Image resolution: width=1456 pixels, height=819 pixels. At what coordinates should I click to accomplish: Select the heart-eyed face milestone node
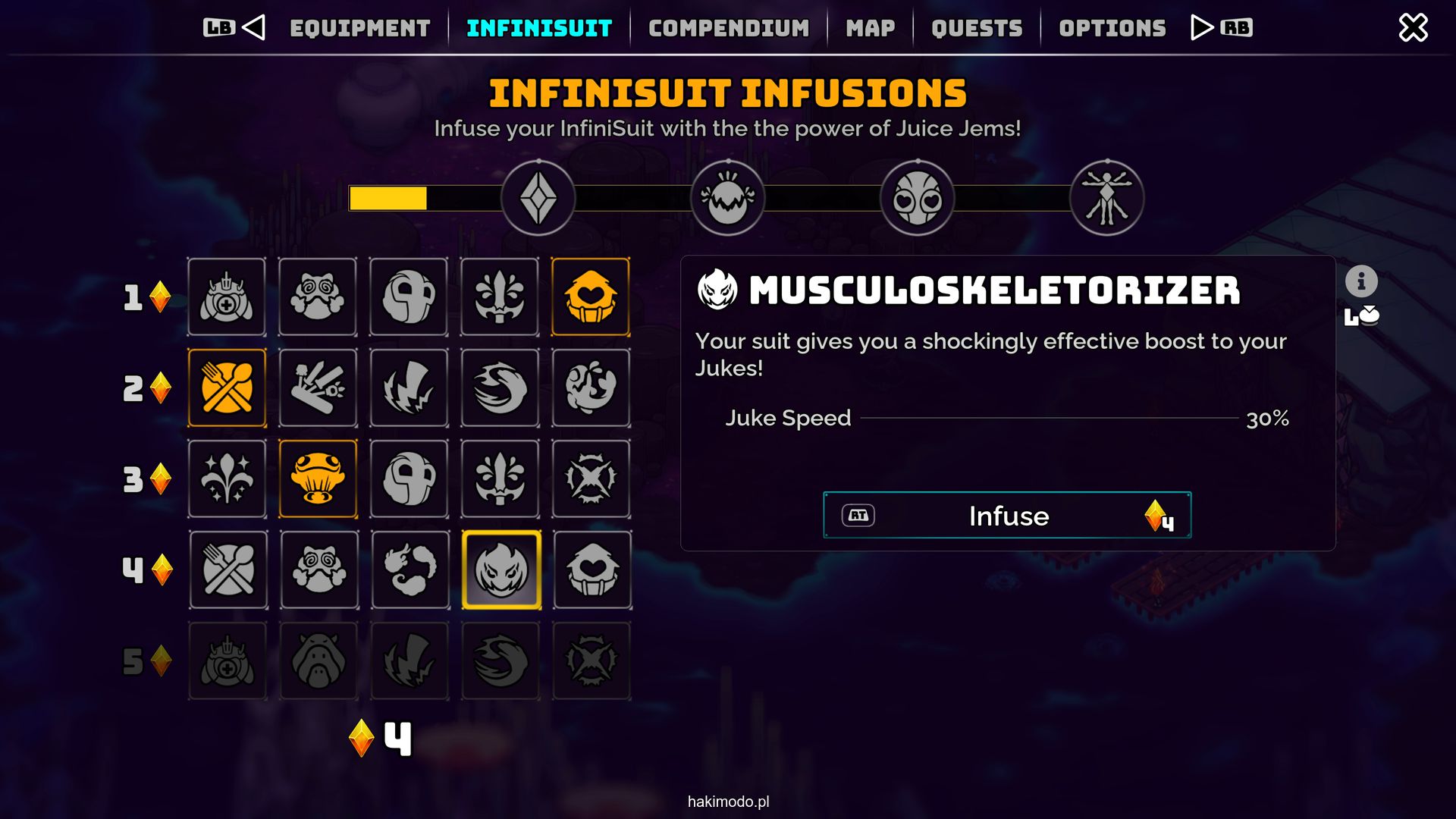point(917,199)
